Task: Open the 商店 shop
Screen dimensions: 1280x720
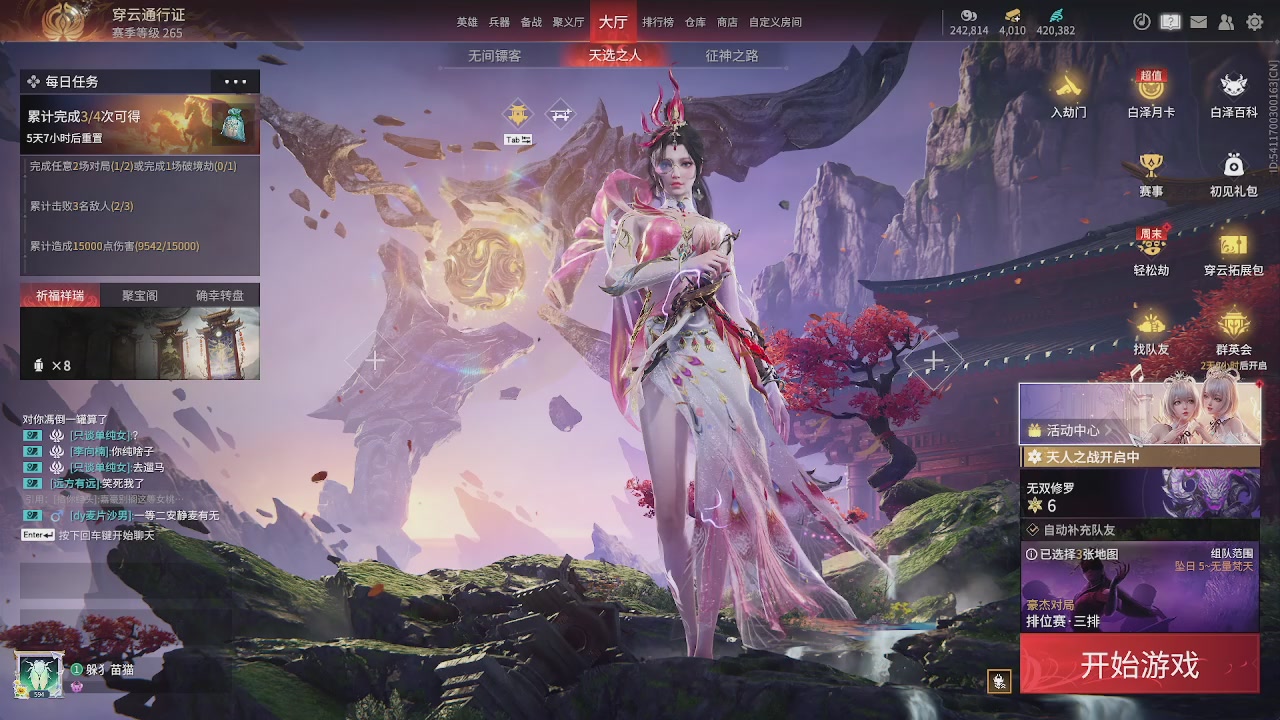Action: (x=727, y=22)
